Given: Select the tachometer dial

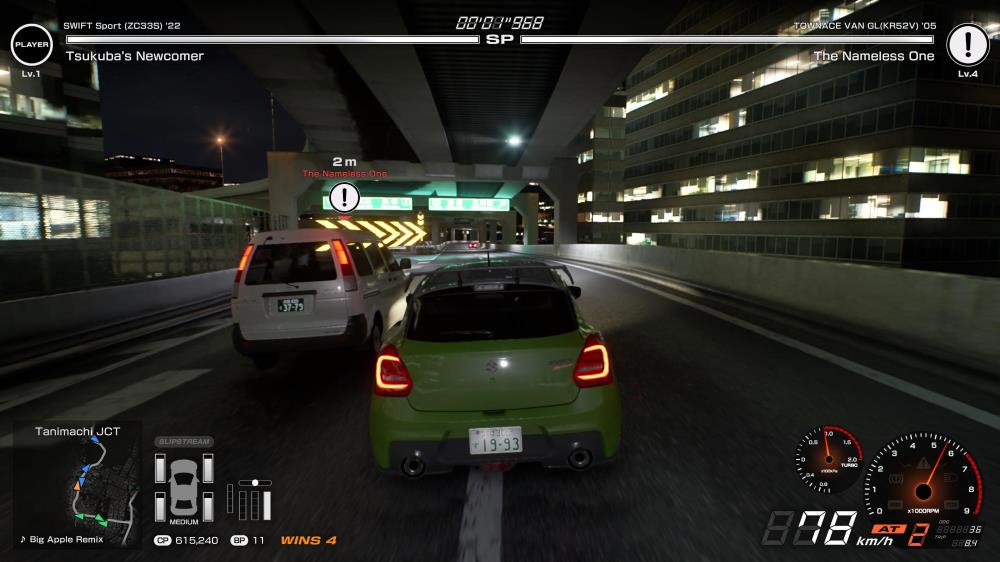Looking at the screenshot, I should tap(921, 476).
